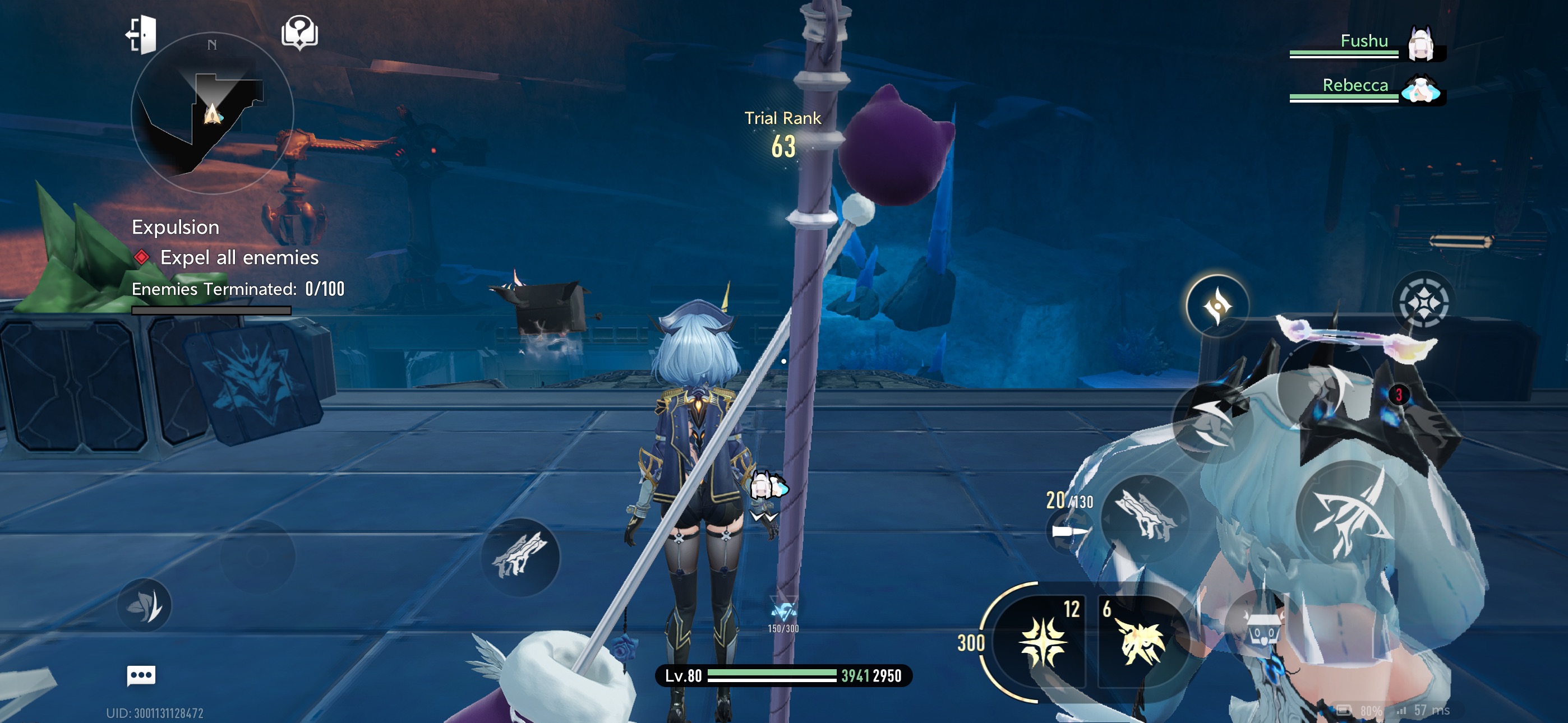Viewport: 1568px width, 723px height.
Task: Toggle the target lock crosshair icon
Action: [x=1423, y=302]
